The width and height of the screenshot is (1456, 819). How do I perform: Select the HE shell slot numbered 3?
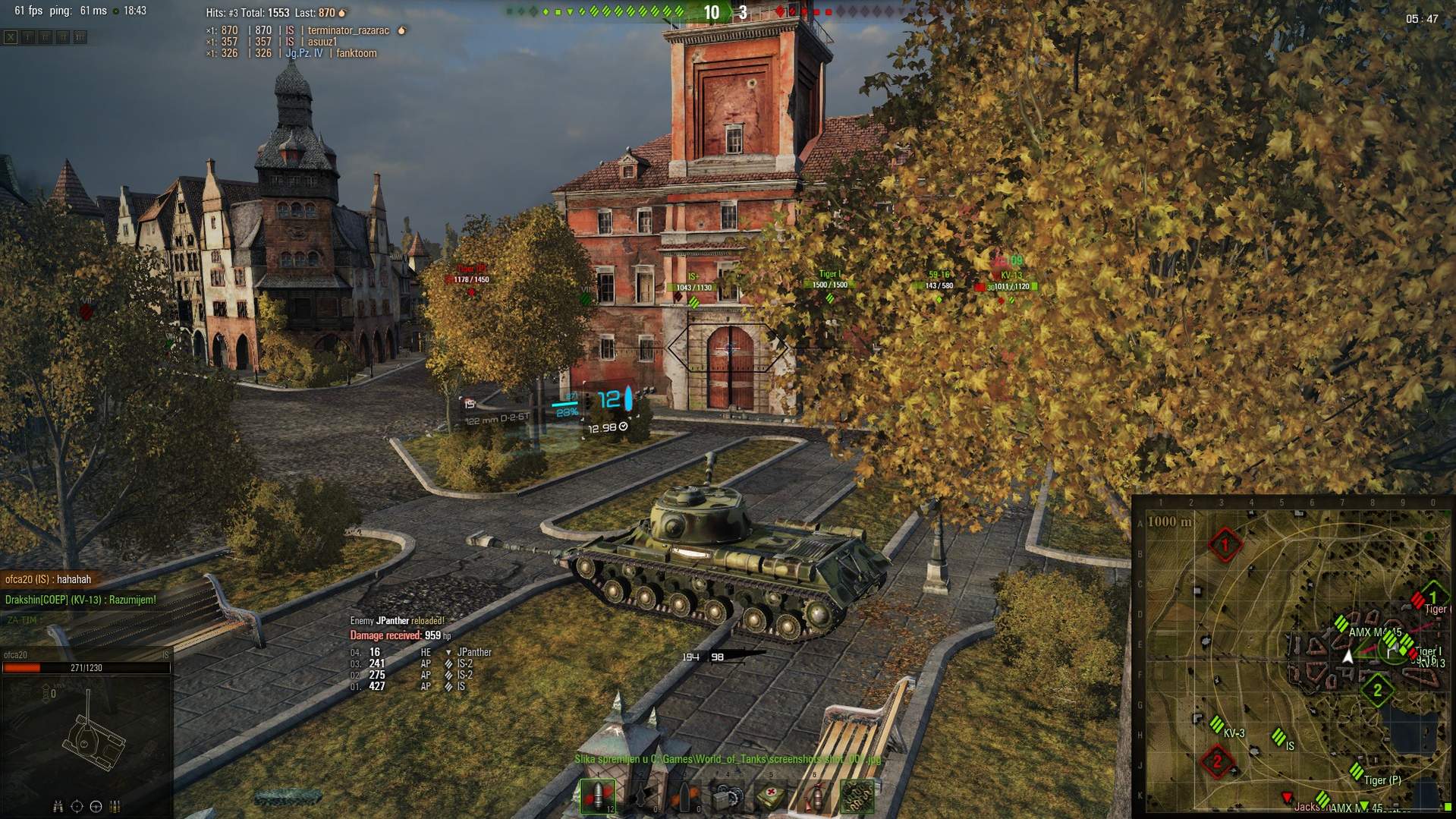(x=684, y=796)
